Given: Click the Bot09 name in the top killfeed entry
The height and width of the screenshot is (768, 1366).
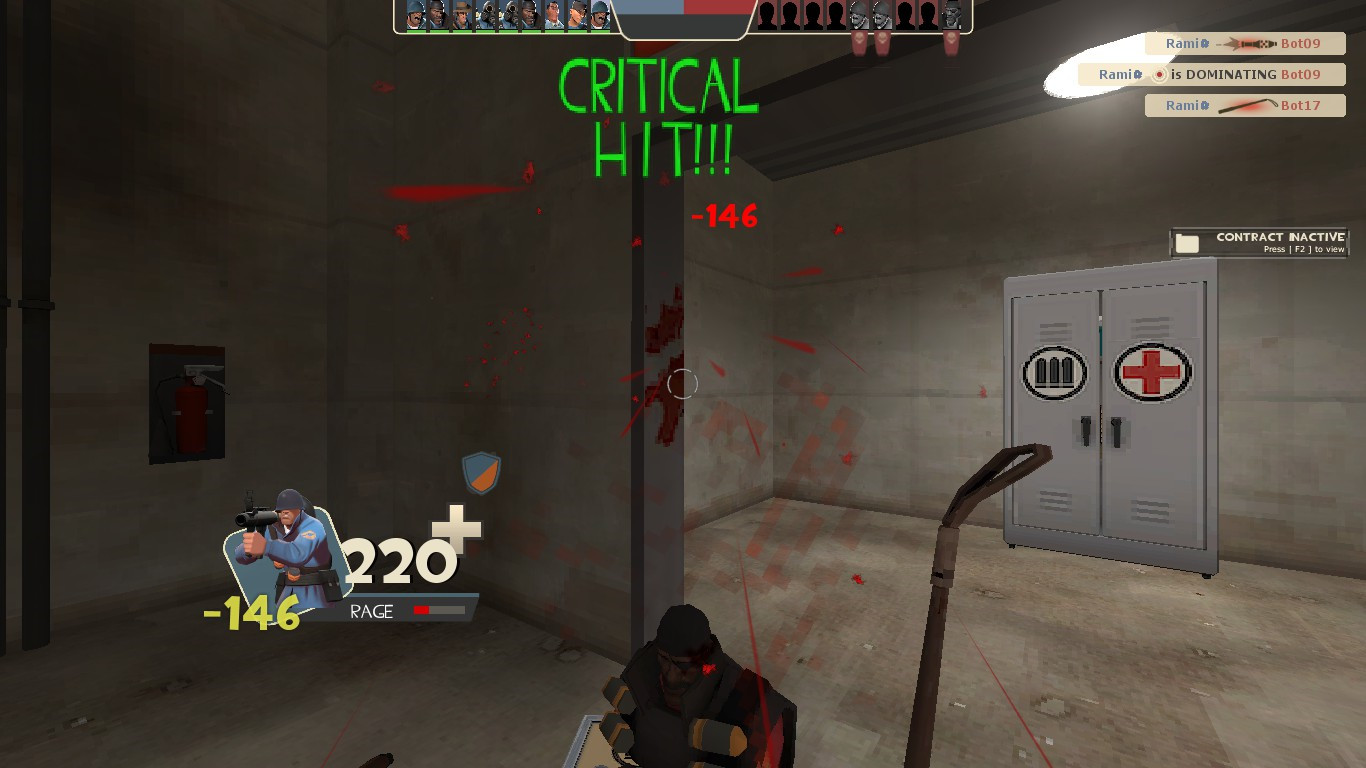Looking at the screenshot, I should coord(1301,44).
